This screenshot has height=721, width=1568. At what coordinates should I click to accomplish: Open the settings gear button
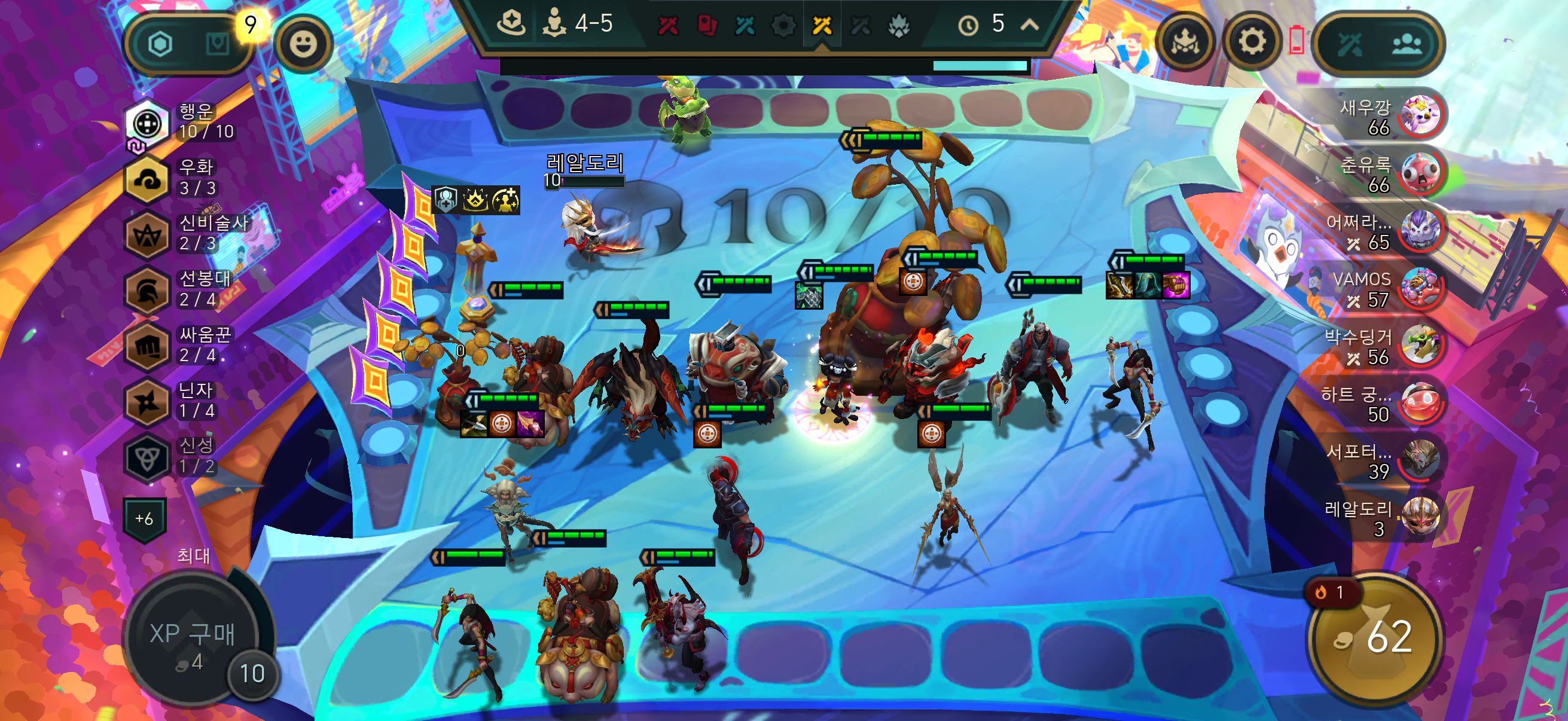[1252, 42]
